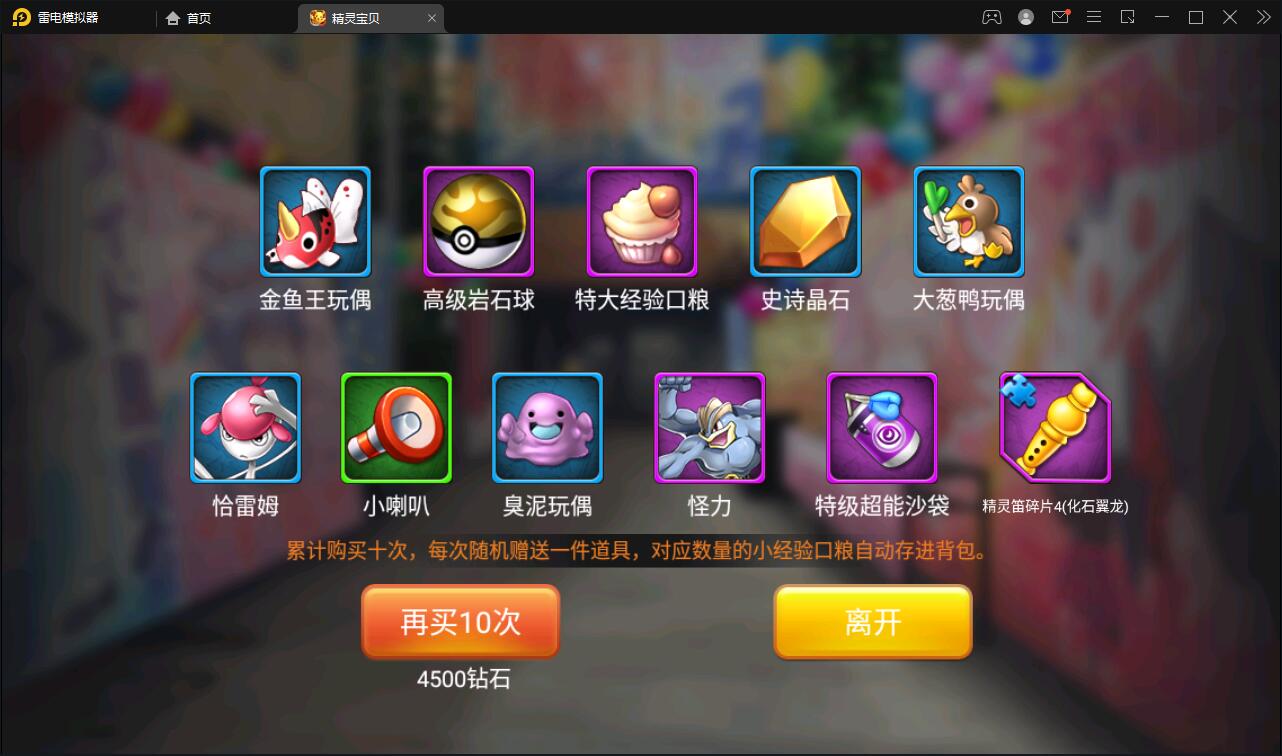The width and height of the screenshot is (1282, 756).
Task: Expand the hidden toolbar via double-arrow
Action: click(1262, 17)
